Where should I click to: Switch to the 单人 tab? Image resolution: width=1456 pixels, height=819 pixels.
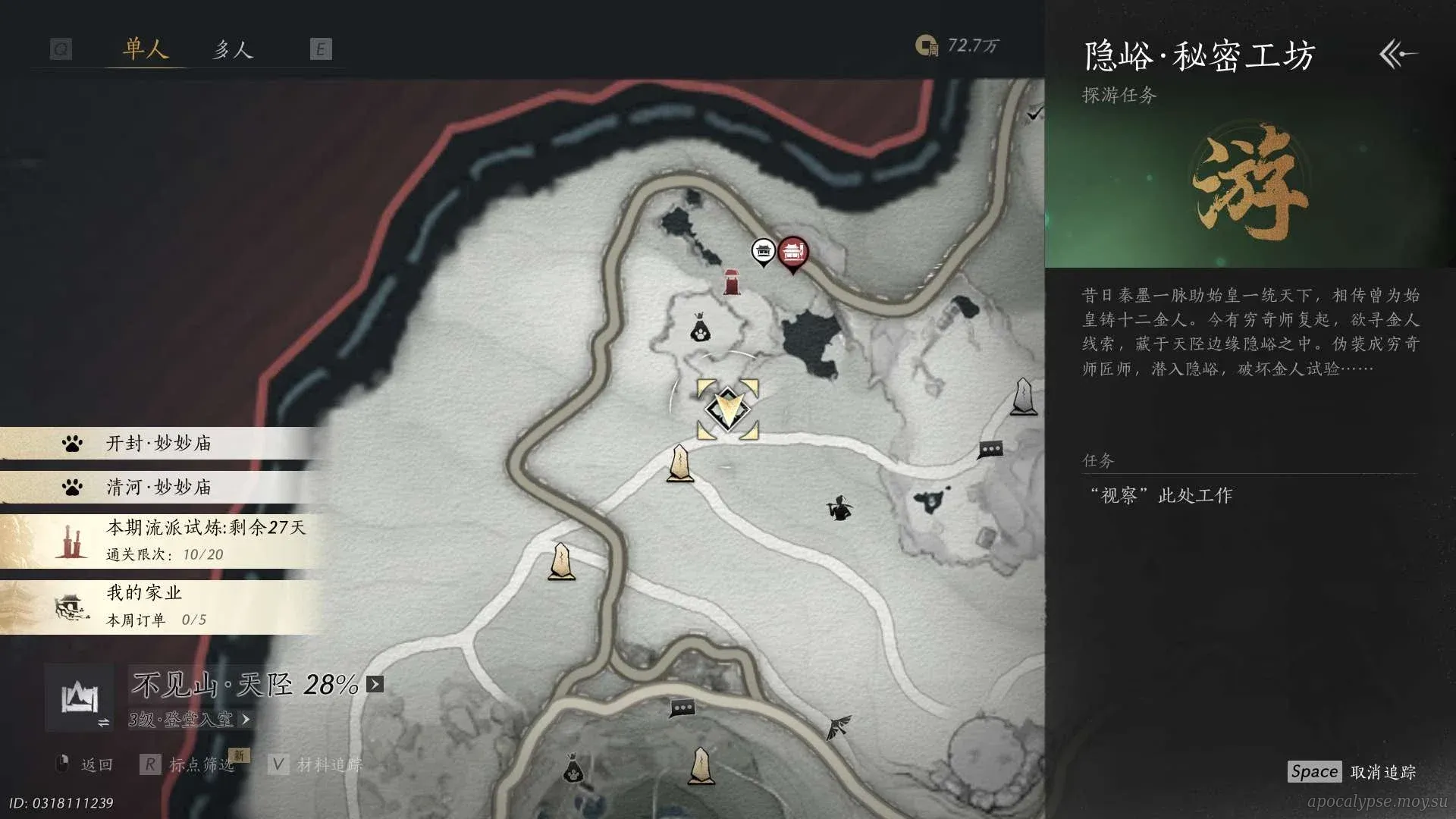(x=145, y=50)
